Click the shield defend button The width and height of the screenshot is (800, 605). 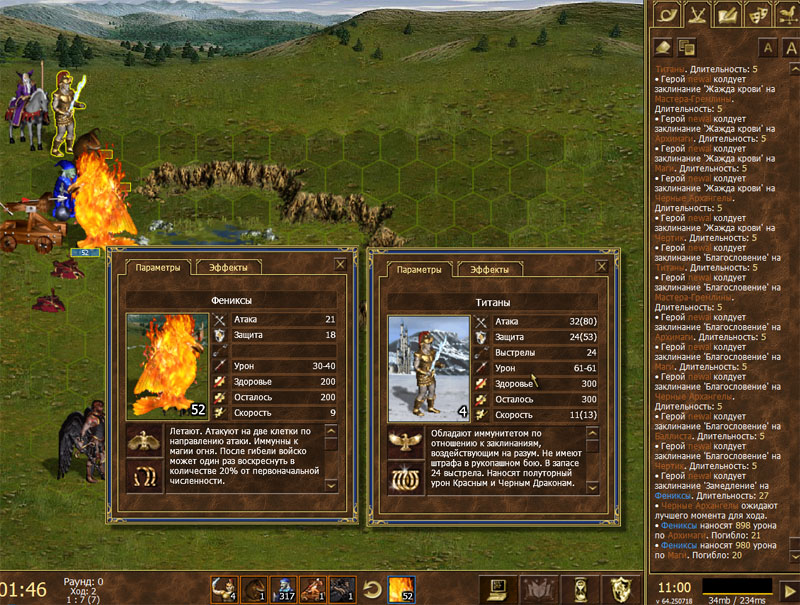pos(620,588)
